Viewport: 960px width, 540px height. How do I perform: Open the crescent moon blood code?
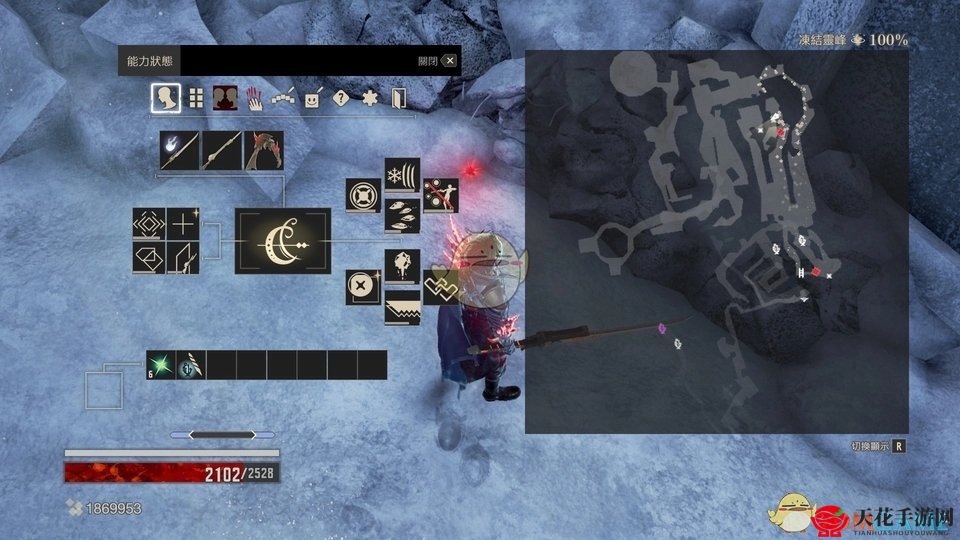coord(283,241)
